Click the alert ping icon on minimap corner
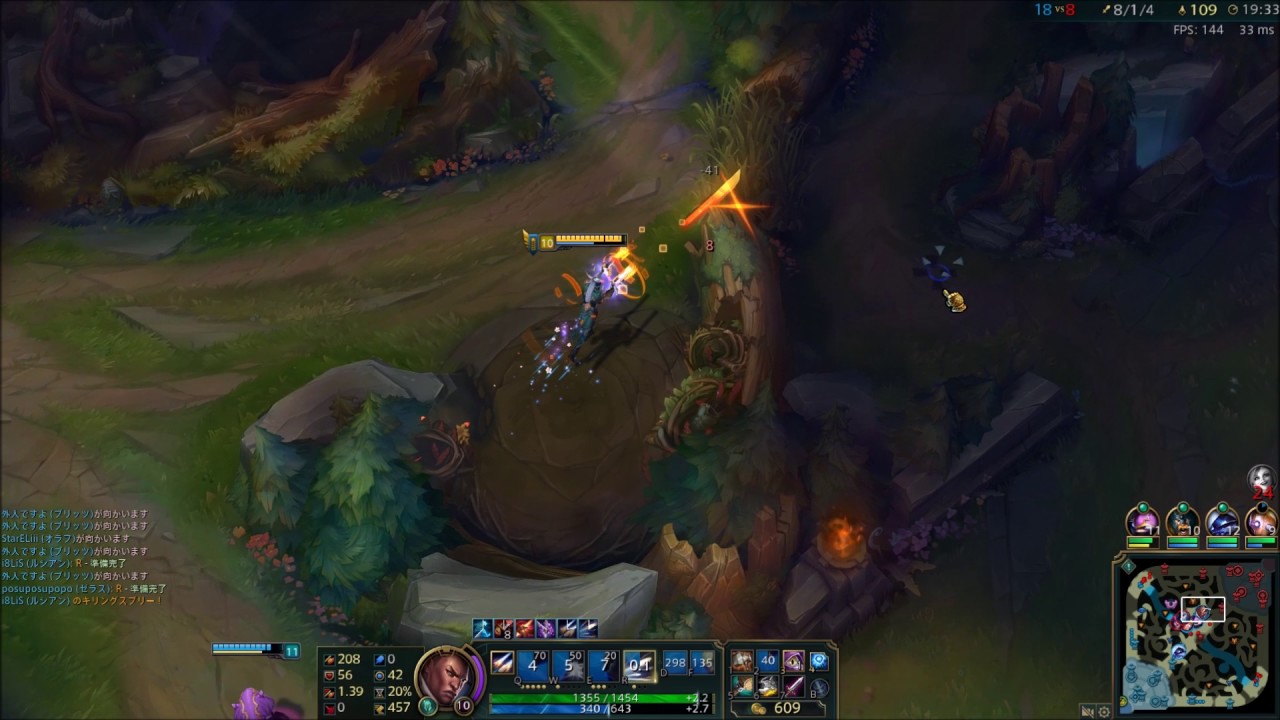The width and height of the screenshot is (1280, 720). tap(1128, 566)
